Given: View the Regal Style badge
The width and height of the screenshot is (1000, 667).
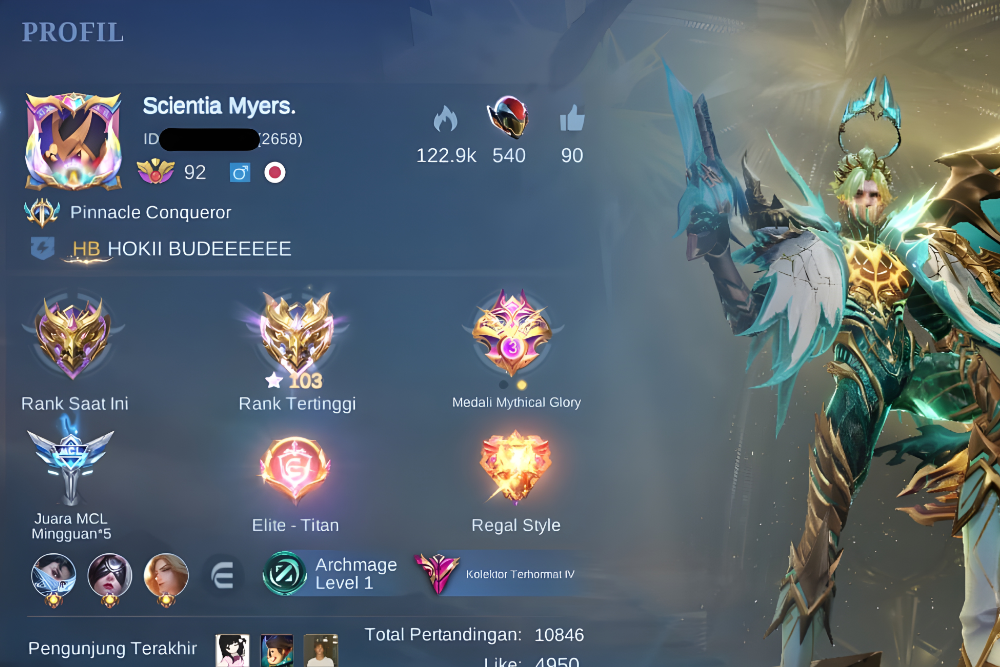Looking at the screenshot, I should pyautogui.click(x=515, y=468).
